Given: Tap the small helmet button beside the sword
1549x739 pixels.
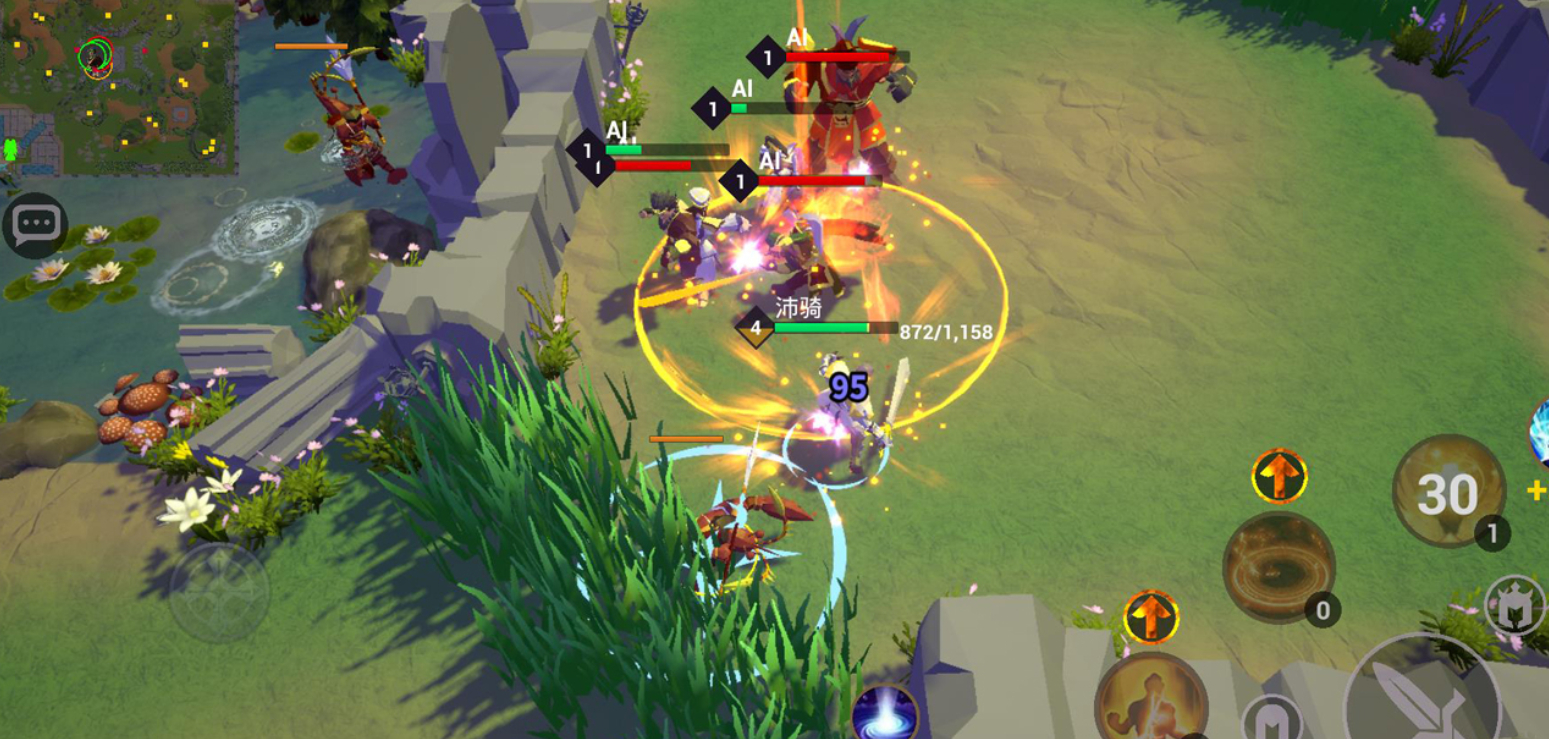Looking at the screenshot, I should 1272,720.
